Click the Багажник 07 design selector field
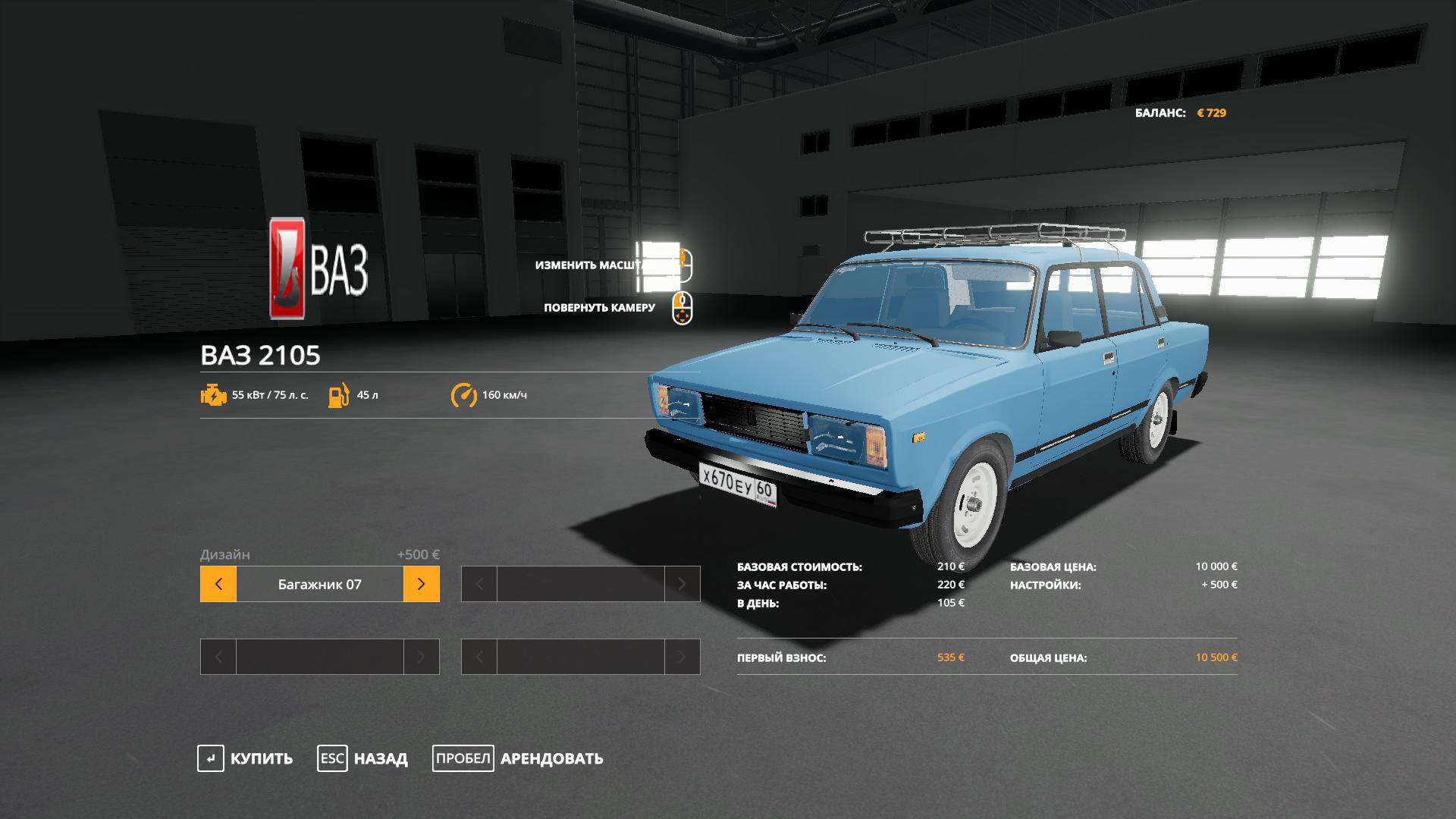 319,584
